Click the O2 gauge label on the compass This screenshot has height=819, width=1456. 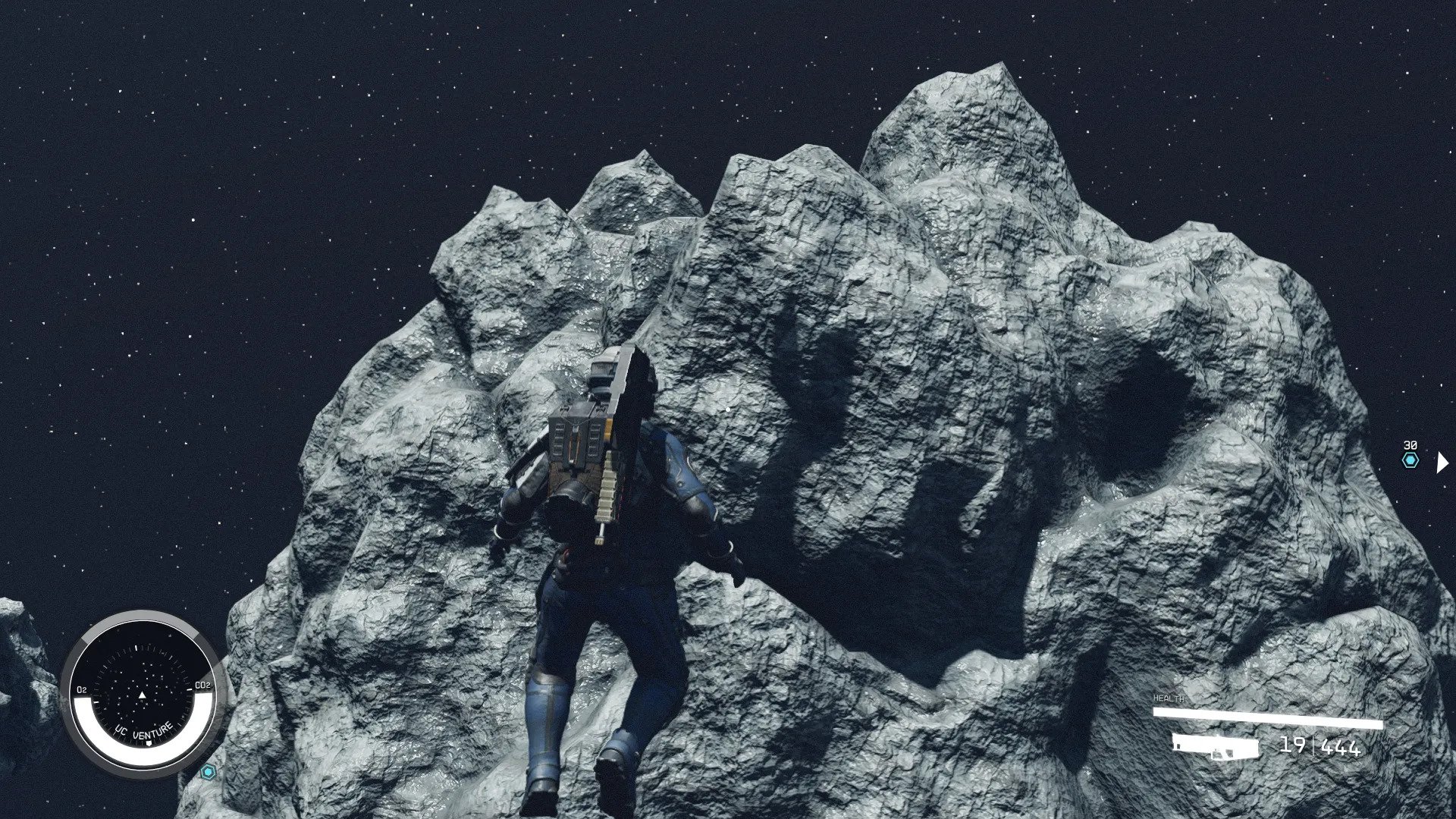[81, 689]
